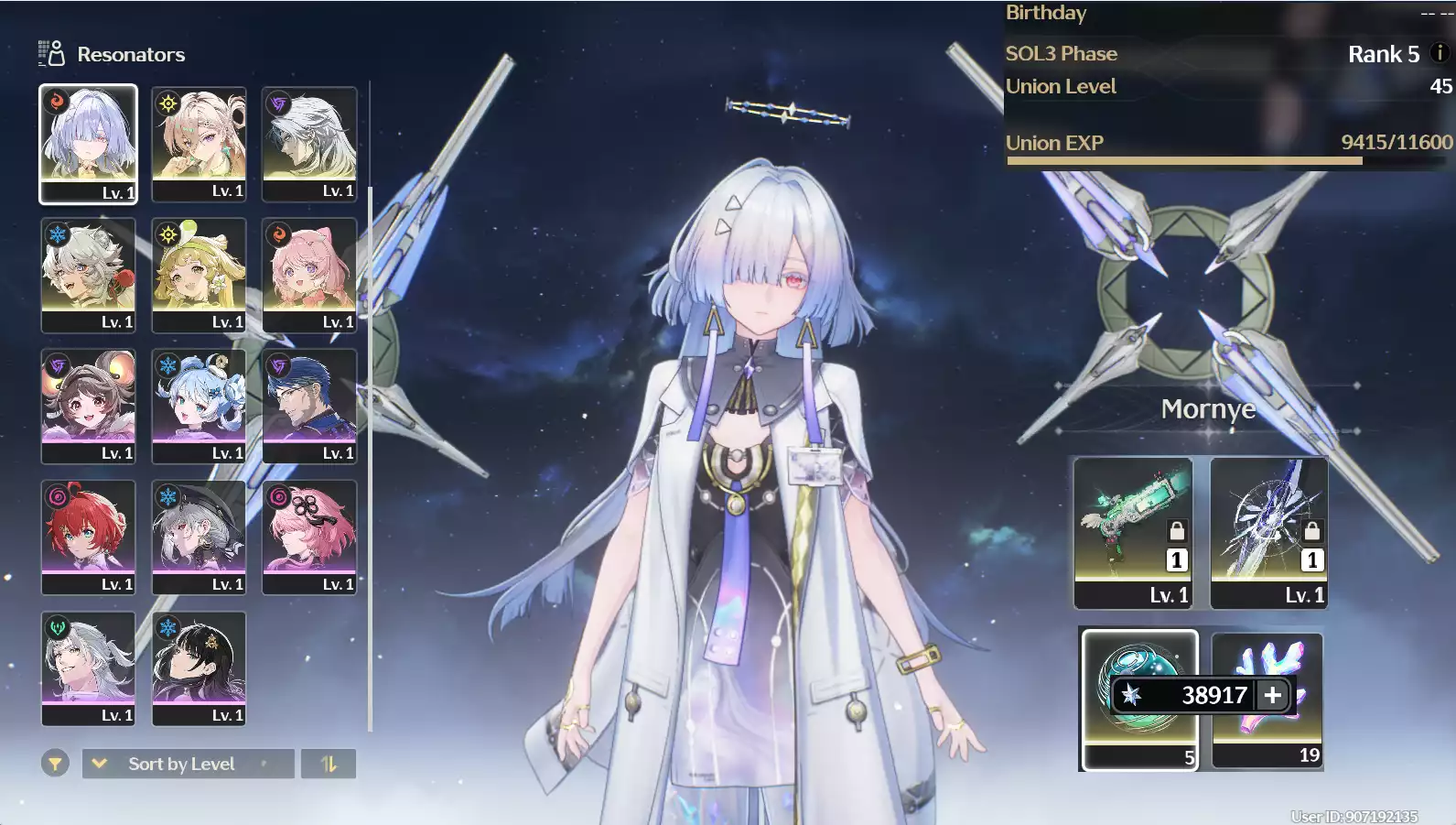1456x825 pixels.
Task: Show SOL3 Phase info via the i icon
Action: [1439, 53]
